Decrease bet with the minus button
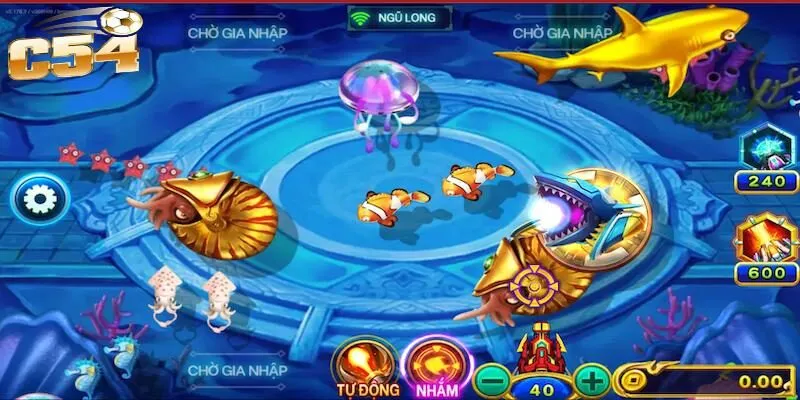 coord(492,381)
